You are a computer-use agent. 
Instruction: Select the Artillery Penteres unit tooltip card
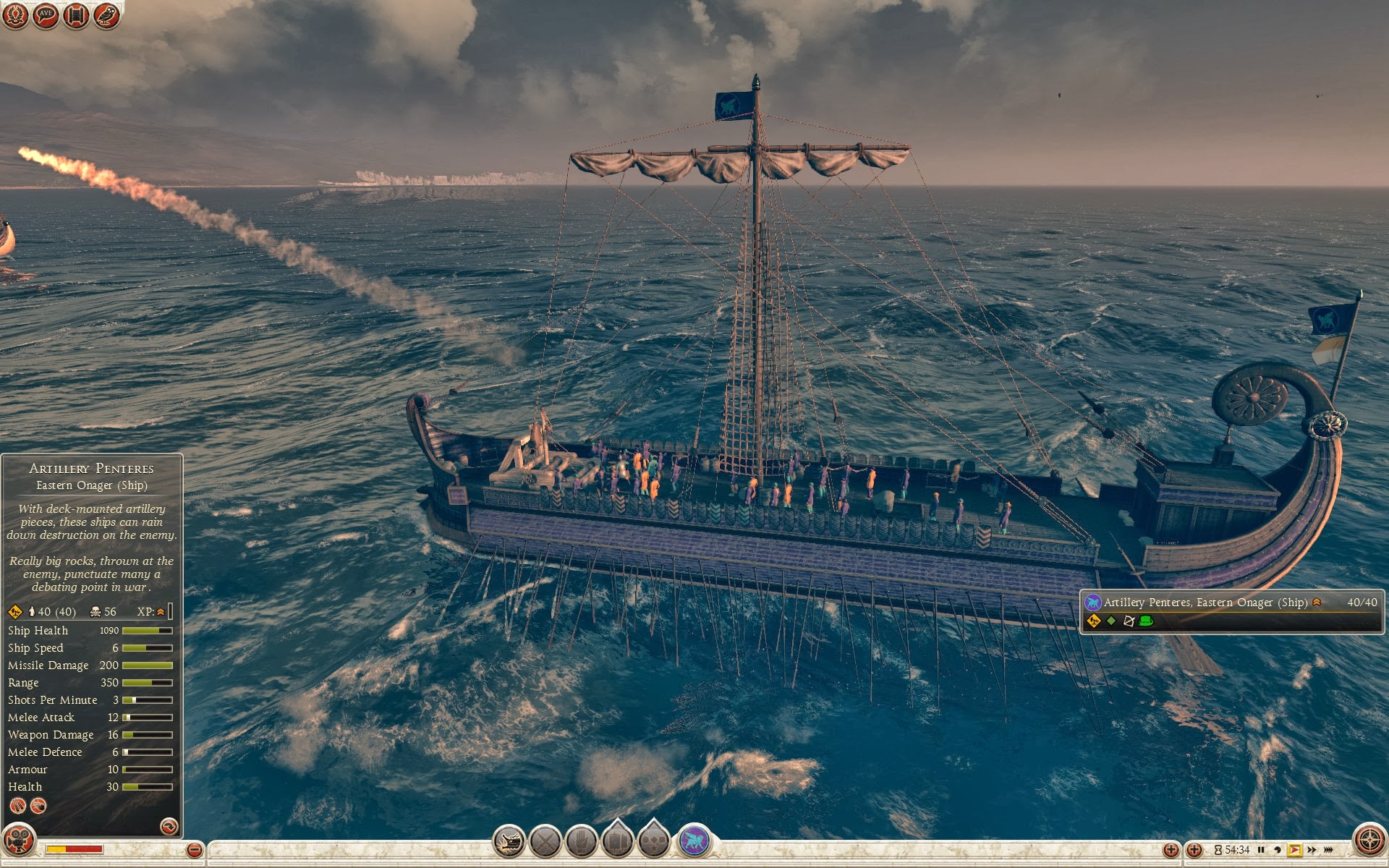pos(1231,611)
